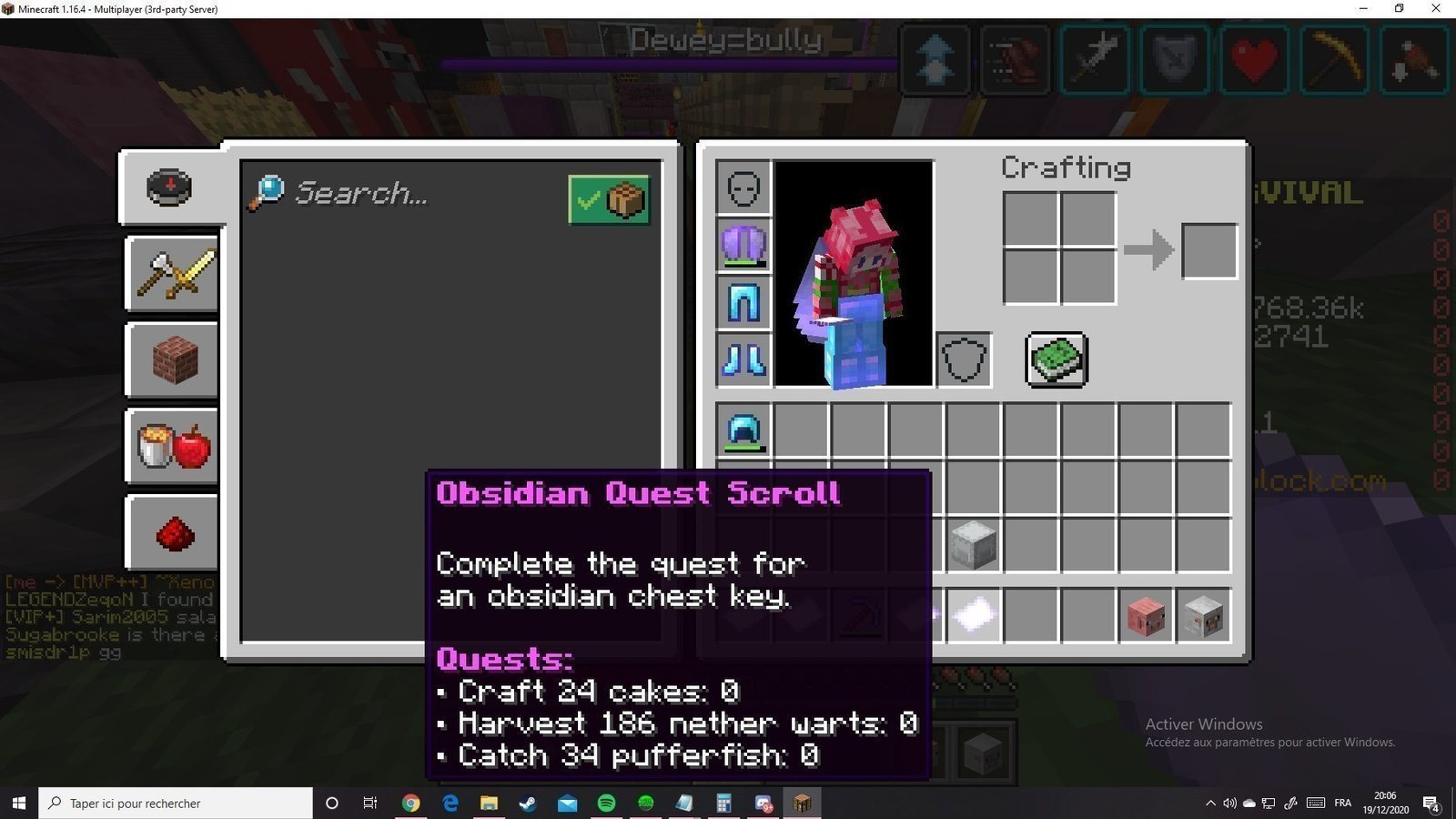Open Google Chrome from the taskbar
The image size is (1456, 819).
click(410, 803)
